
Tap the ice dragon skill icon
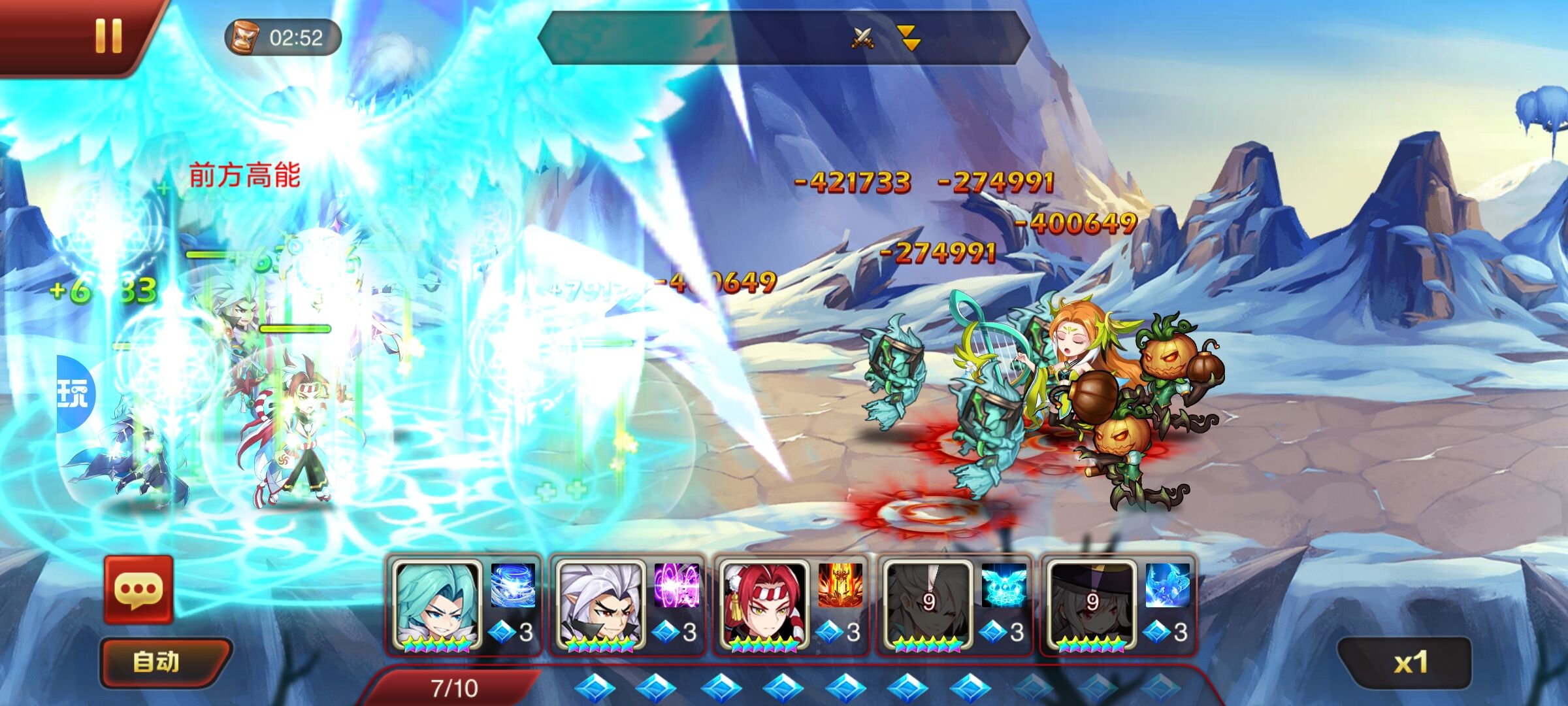click(1168, 585)
